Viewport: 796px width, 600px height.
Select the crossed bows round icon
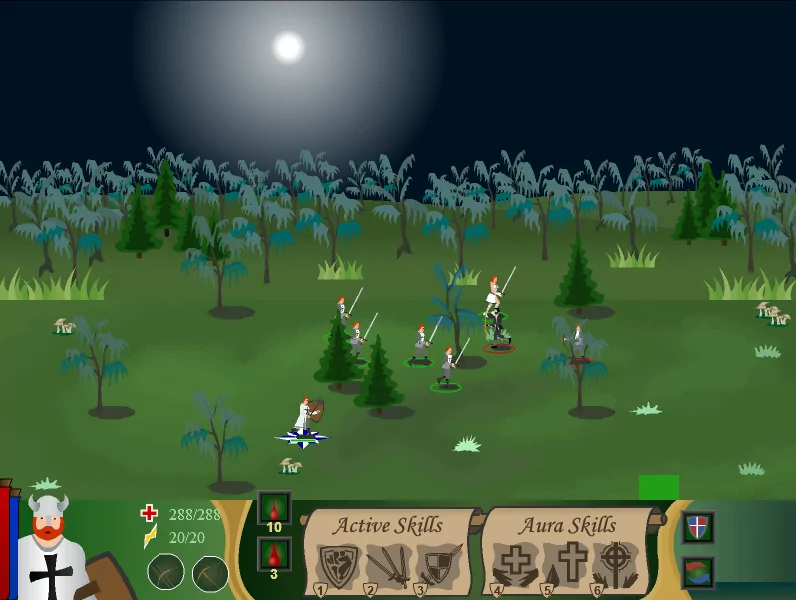166,573
